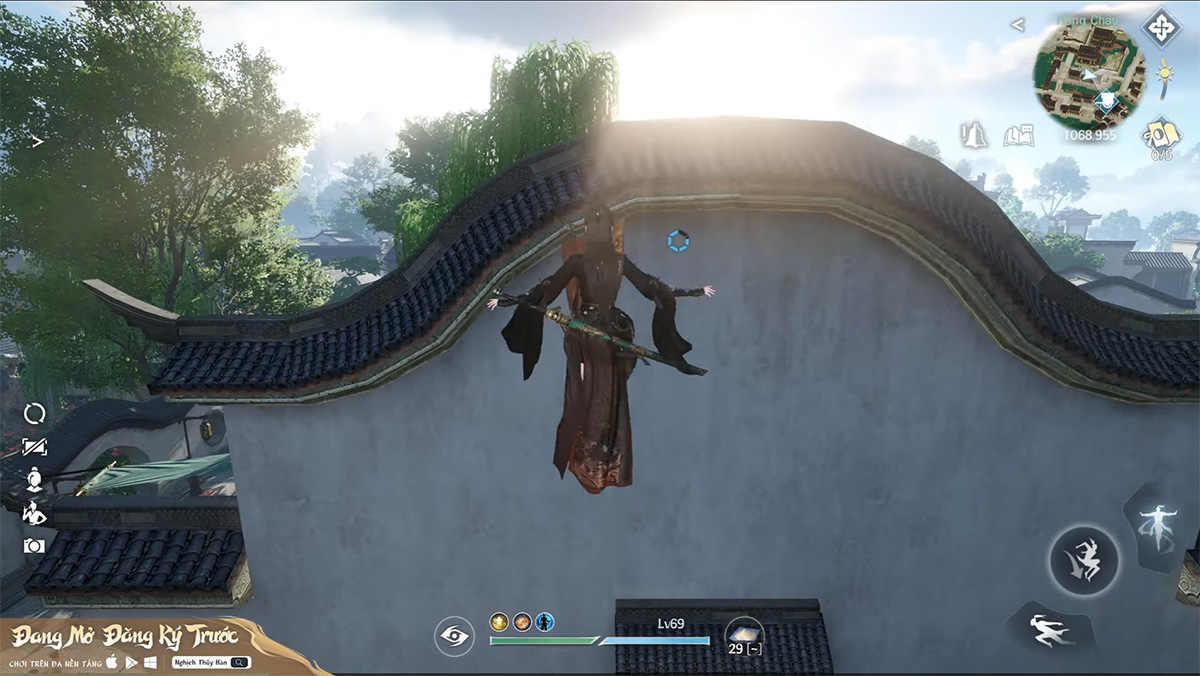Click the Nghịch Thủy Hàn search box
The image size is (1200, 676).
(x=210, y=662)
